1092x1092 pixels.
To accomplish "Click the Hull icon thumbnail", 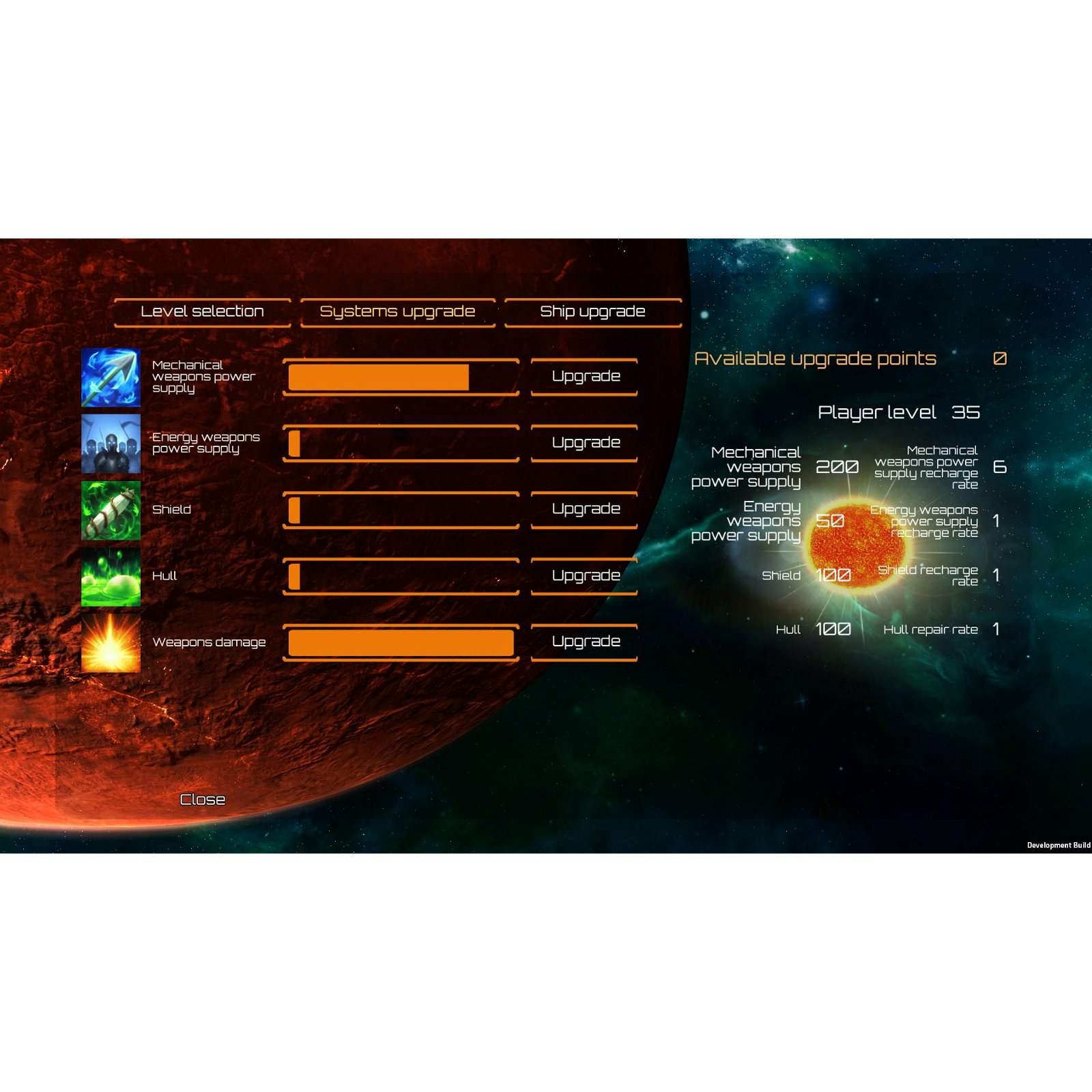I will click(111, 577).
